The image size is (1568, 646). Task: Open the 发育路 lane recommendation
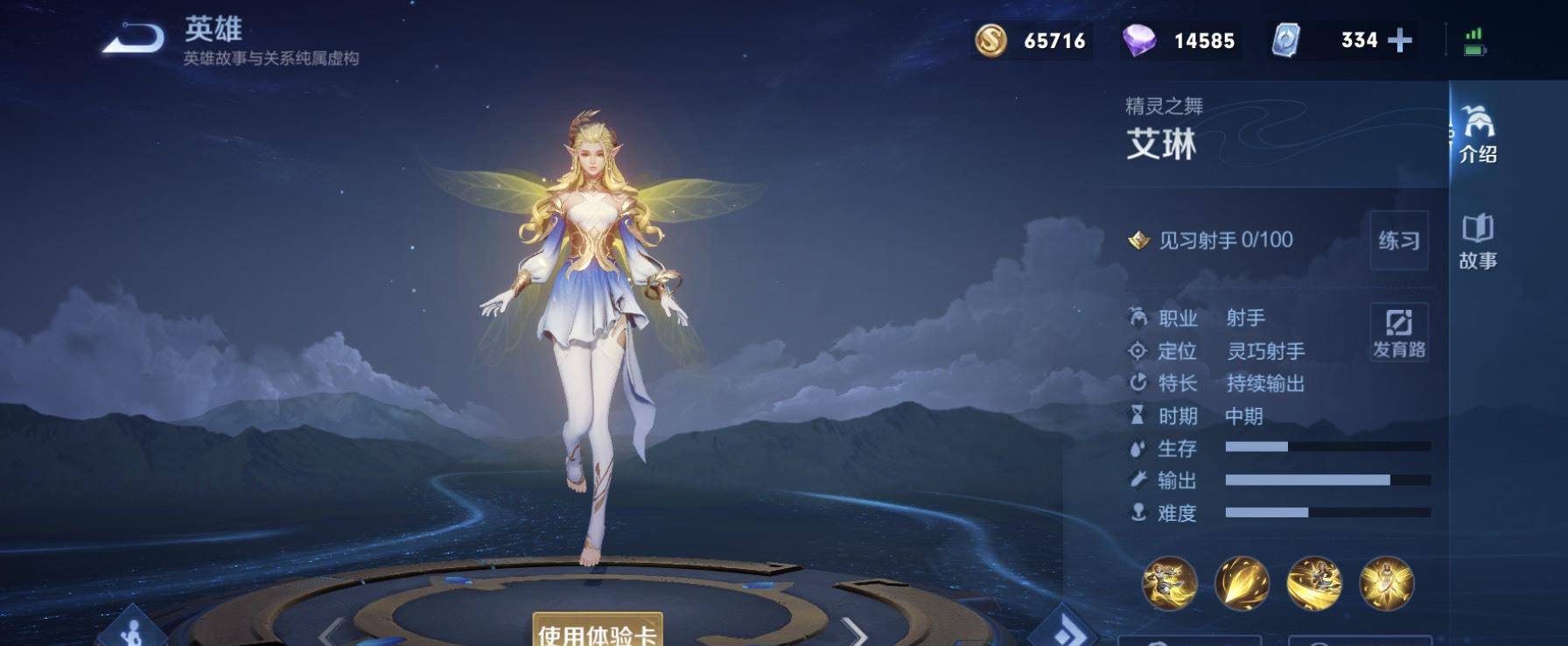[x=1398, y=332]
